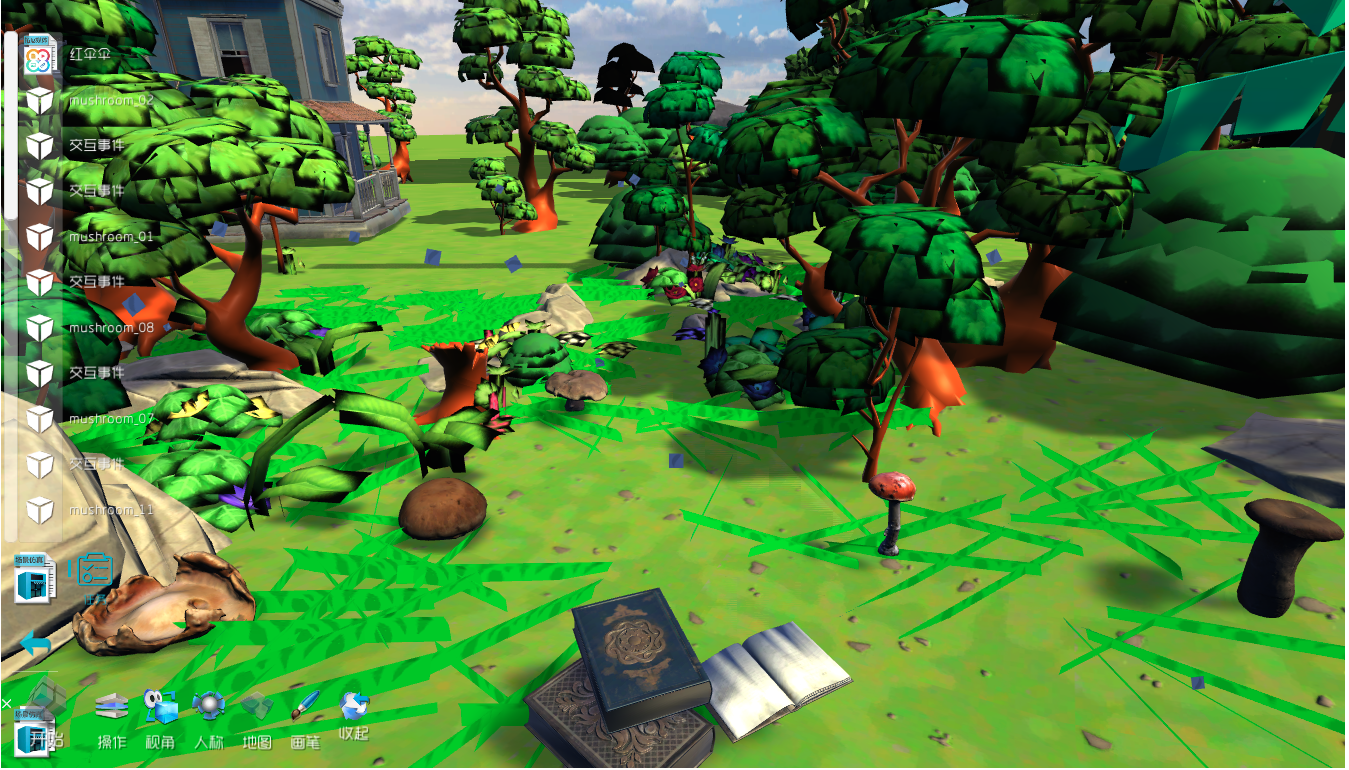Choose the mushroom_08 list entry
The image size is (1349, 770).
(110, 328)
